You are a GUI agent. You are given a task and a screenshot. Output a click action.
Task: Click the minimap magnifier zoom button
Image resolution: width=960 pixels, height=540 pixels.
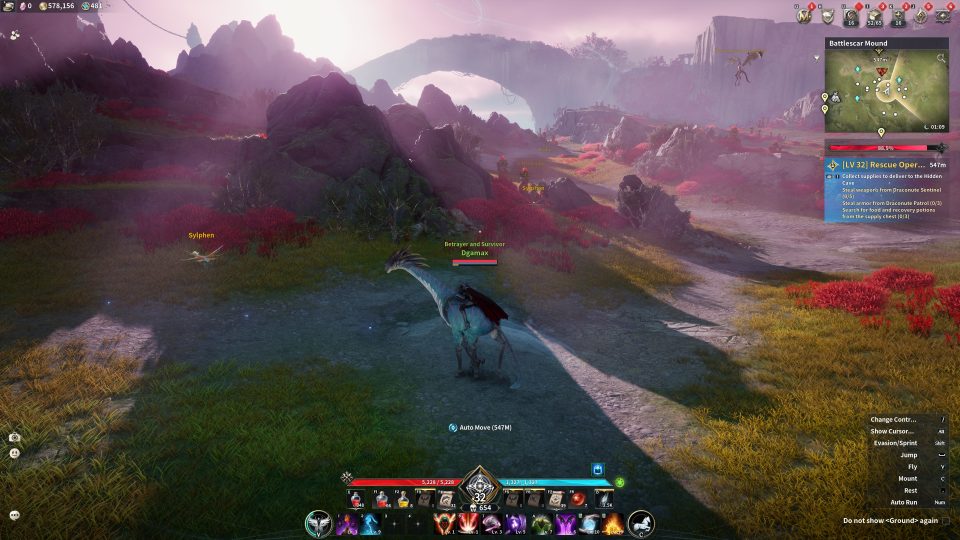(940, 59)
